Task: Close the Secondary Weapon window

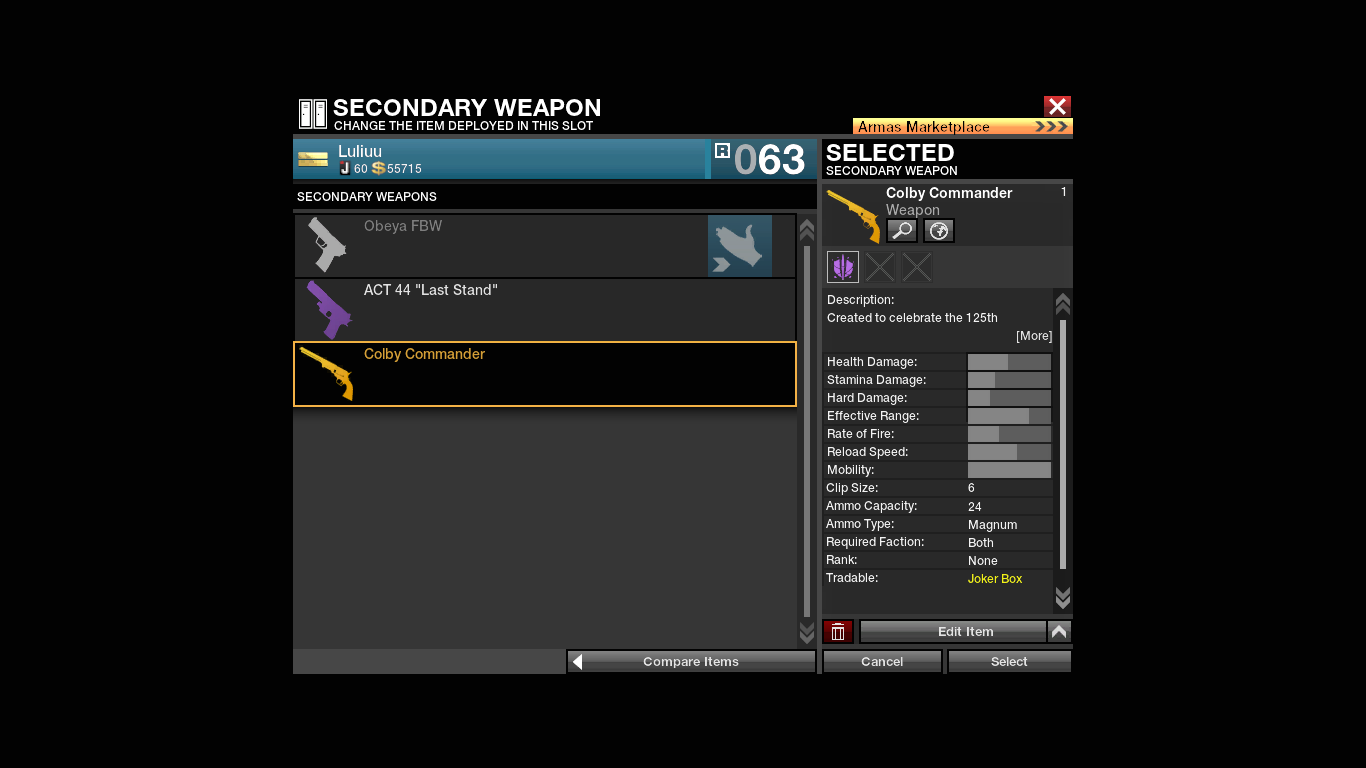Action: pyautogui.click(x=1057, y=106)
